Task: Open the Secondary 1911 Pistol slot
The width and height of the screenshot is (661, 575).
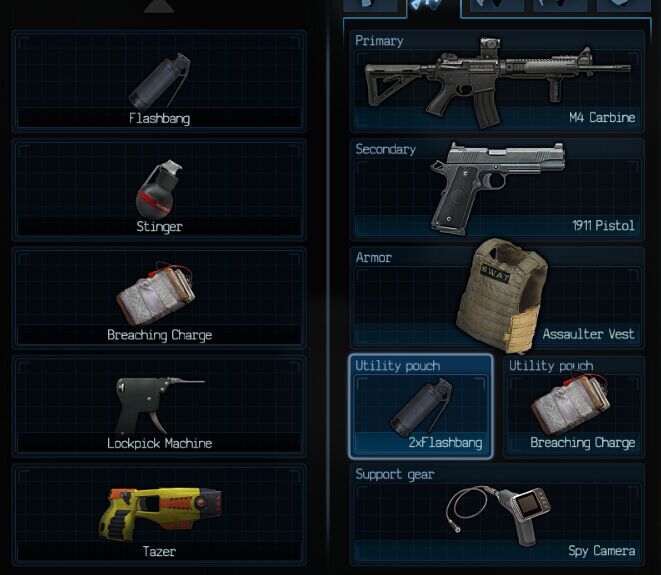Action: 497,190
